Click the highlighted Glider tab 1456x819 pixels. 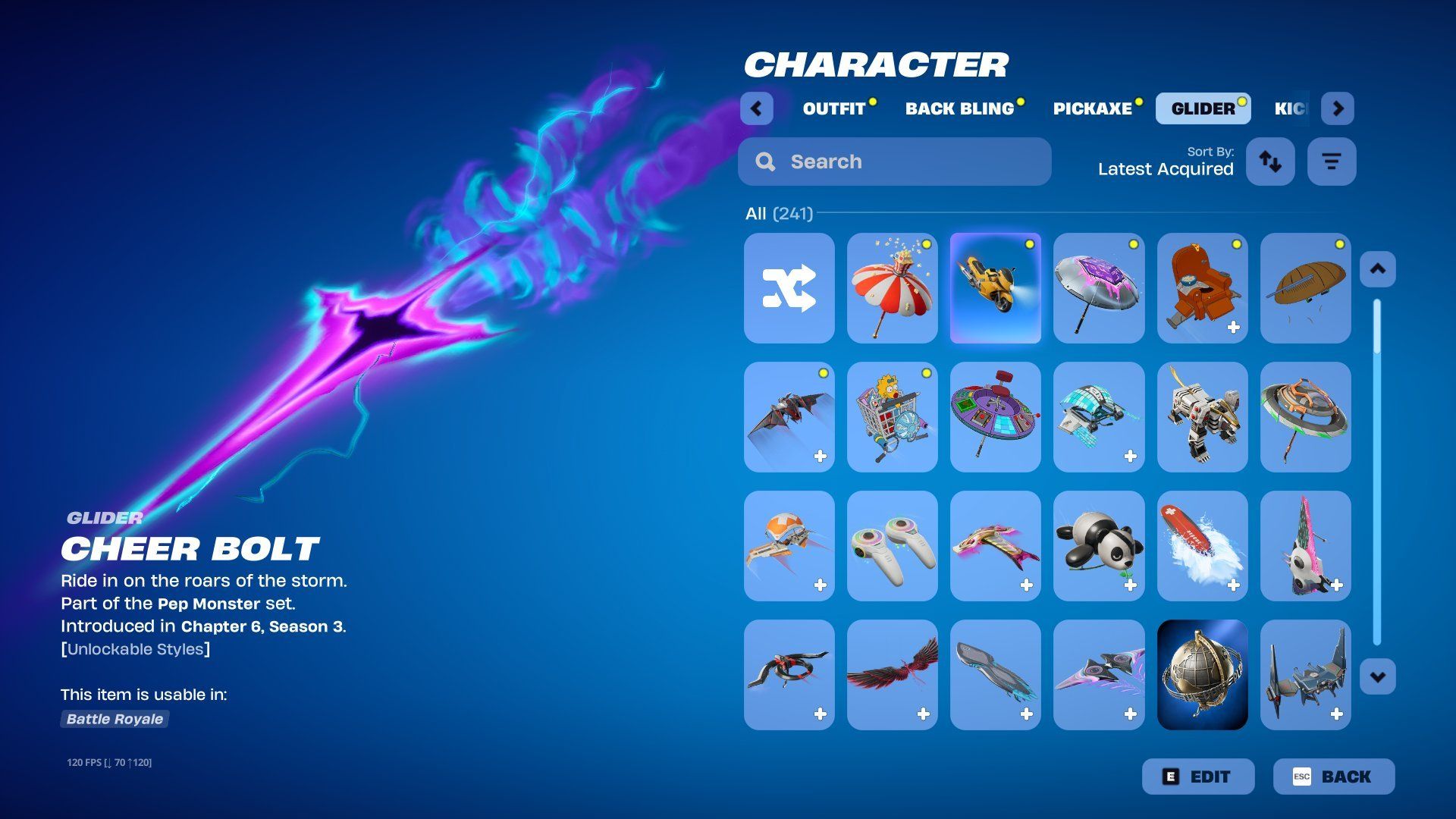1203,108
